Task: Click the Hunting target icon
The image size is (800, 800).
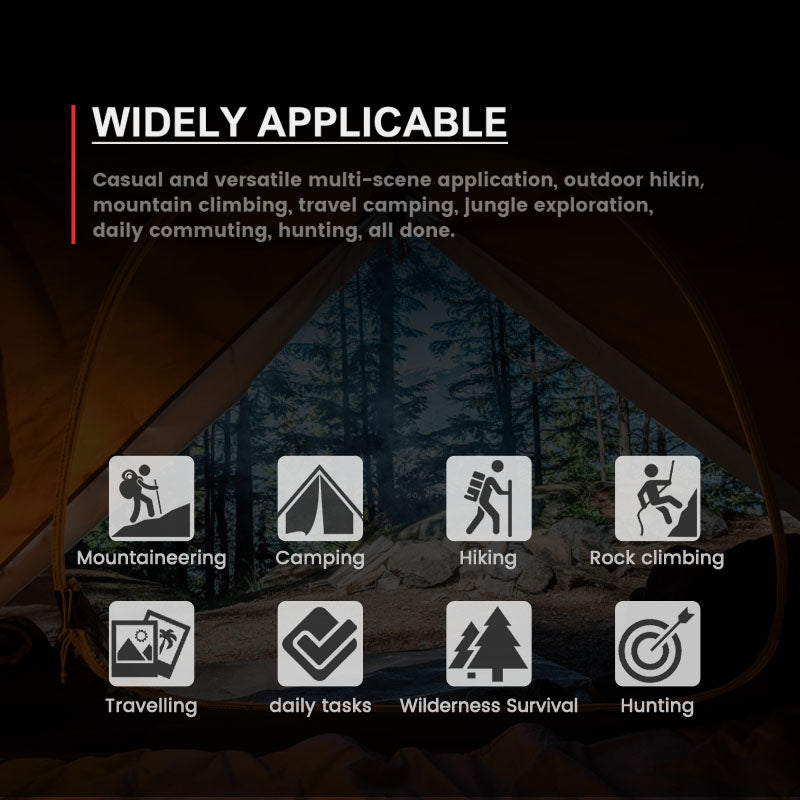Action: click(x=657, y=644)
